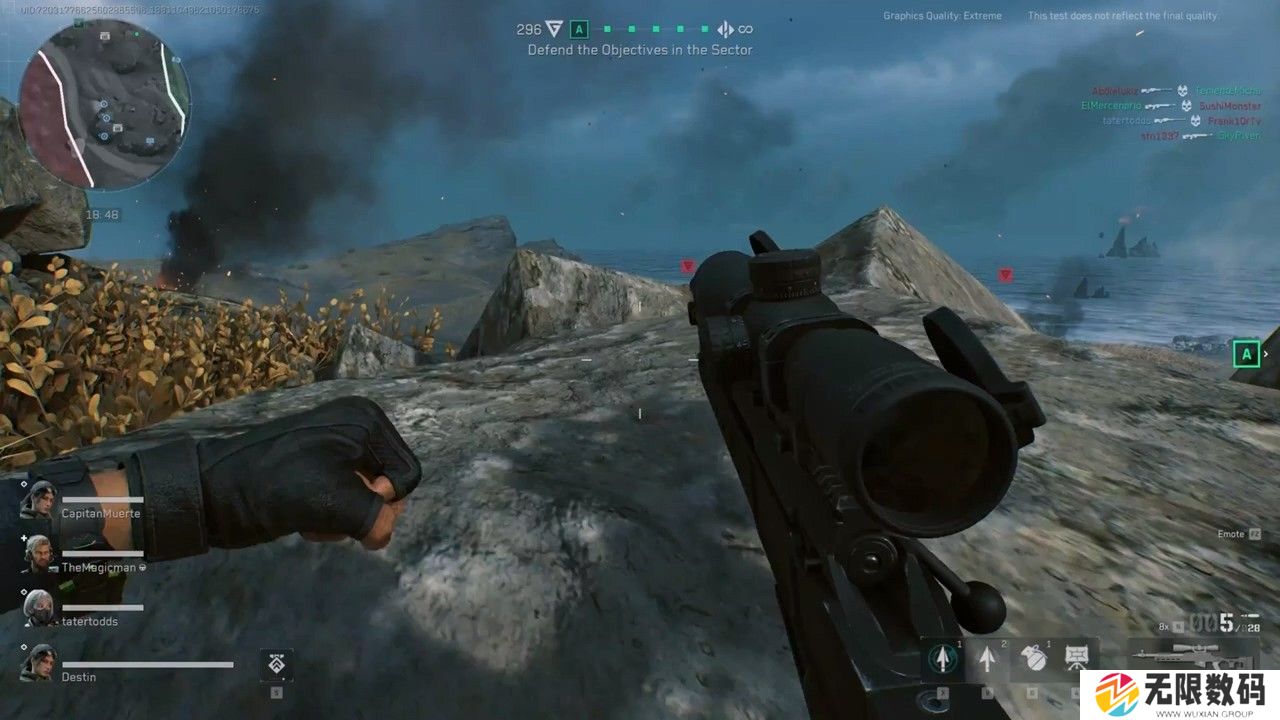Click the circular minimap
The height and width of the screenshot is (720, 1280).
[x=104, y=104]
